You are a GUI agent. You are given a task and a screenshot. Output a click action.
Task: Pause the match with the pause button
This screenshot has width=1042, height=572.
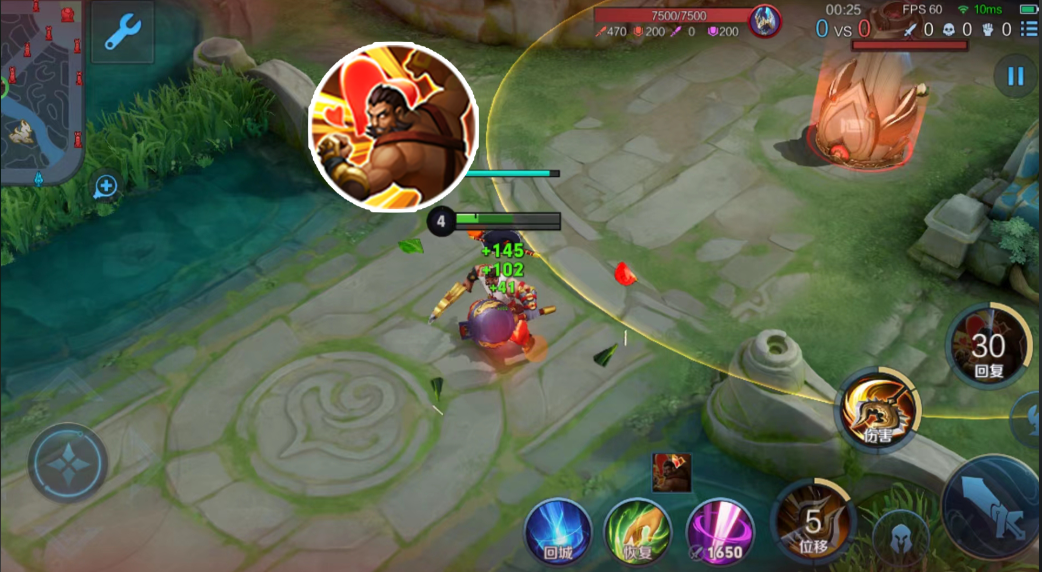[1016, 77]
